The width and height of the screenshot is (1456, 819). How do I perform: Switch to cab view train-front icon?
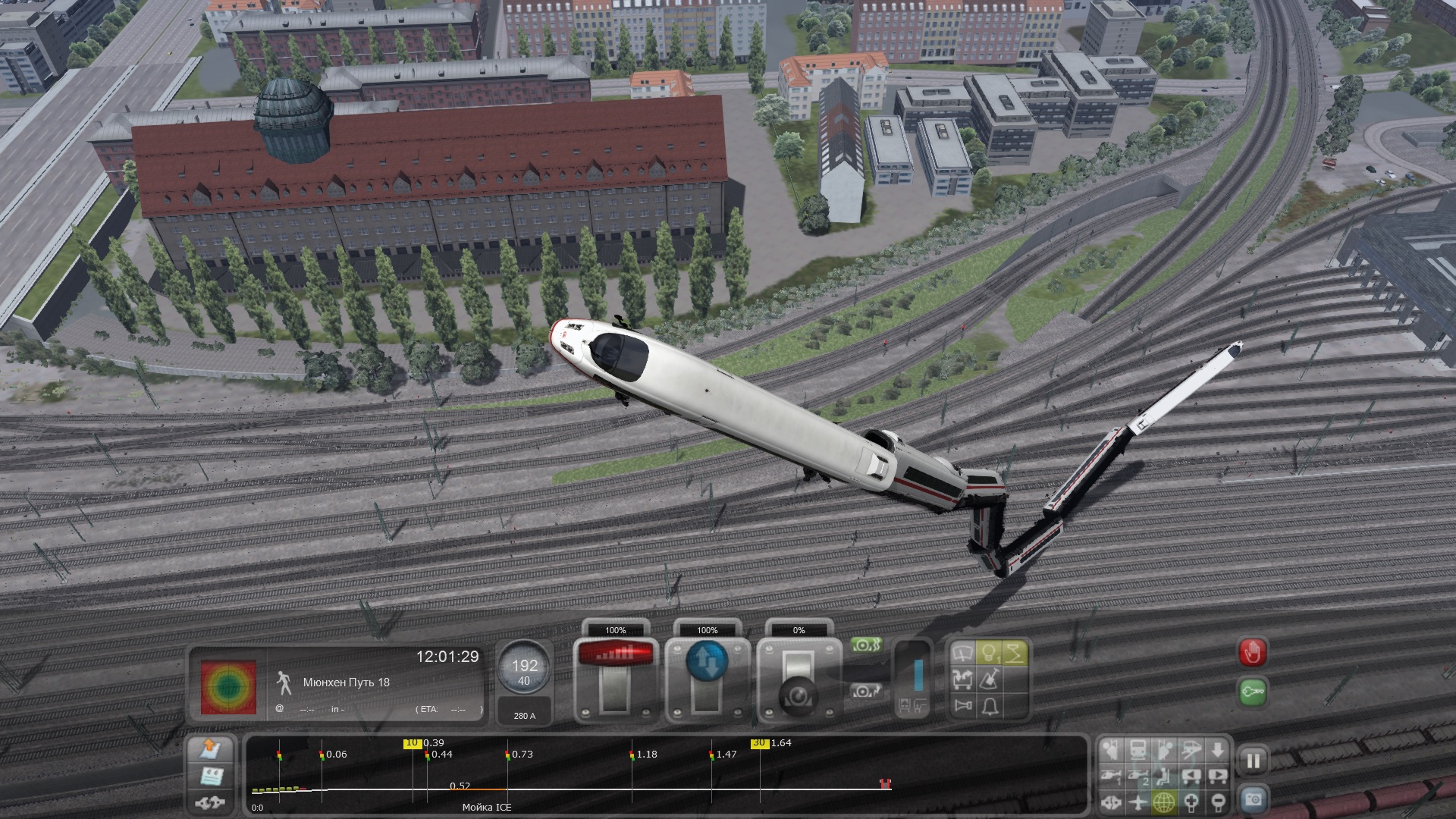click(x=1137, y=751)
